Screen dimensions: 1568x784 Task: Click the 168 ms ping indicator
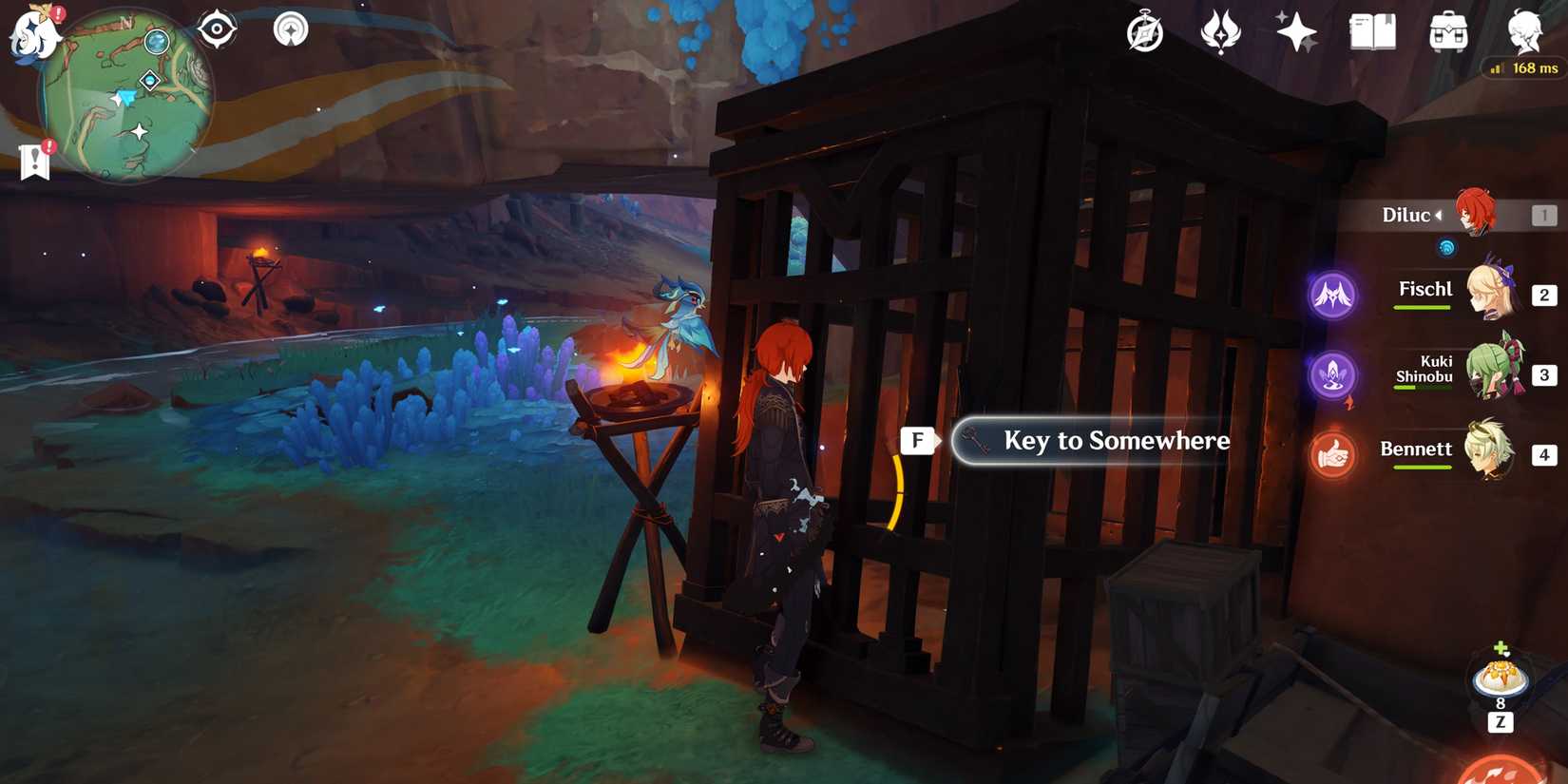(x=1522, y=68)
